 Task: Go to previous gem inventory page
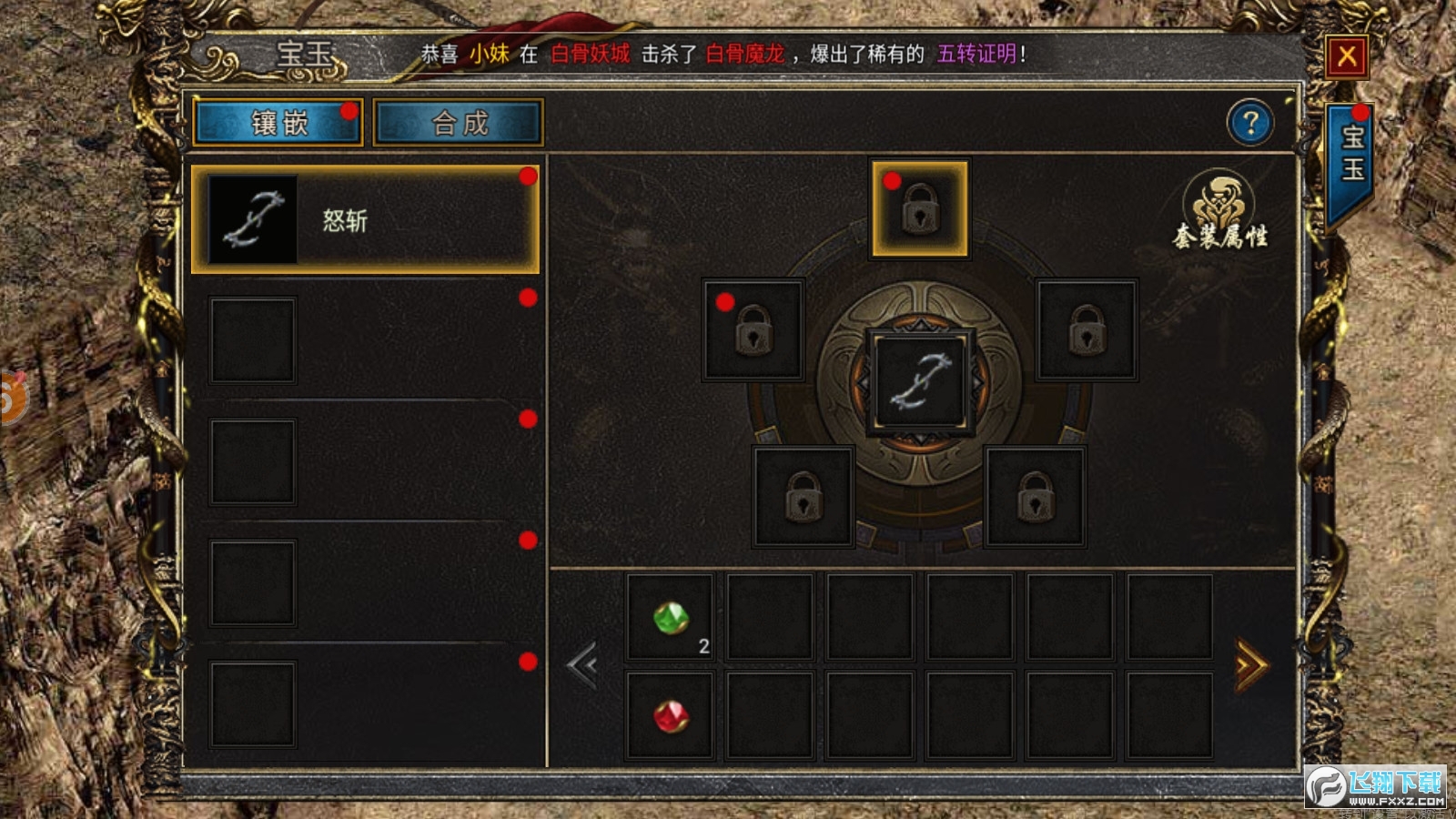coord(583,665)
